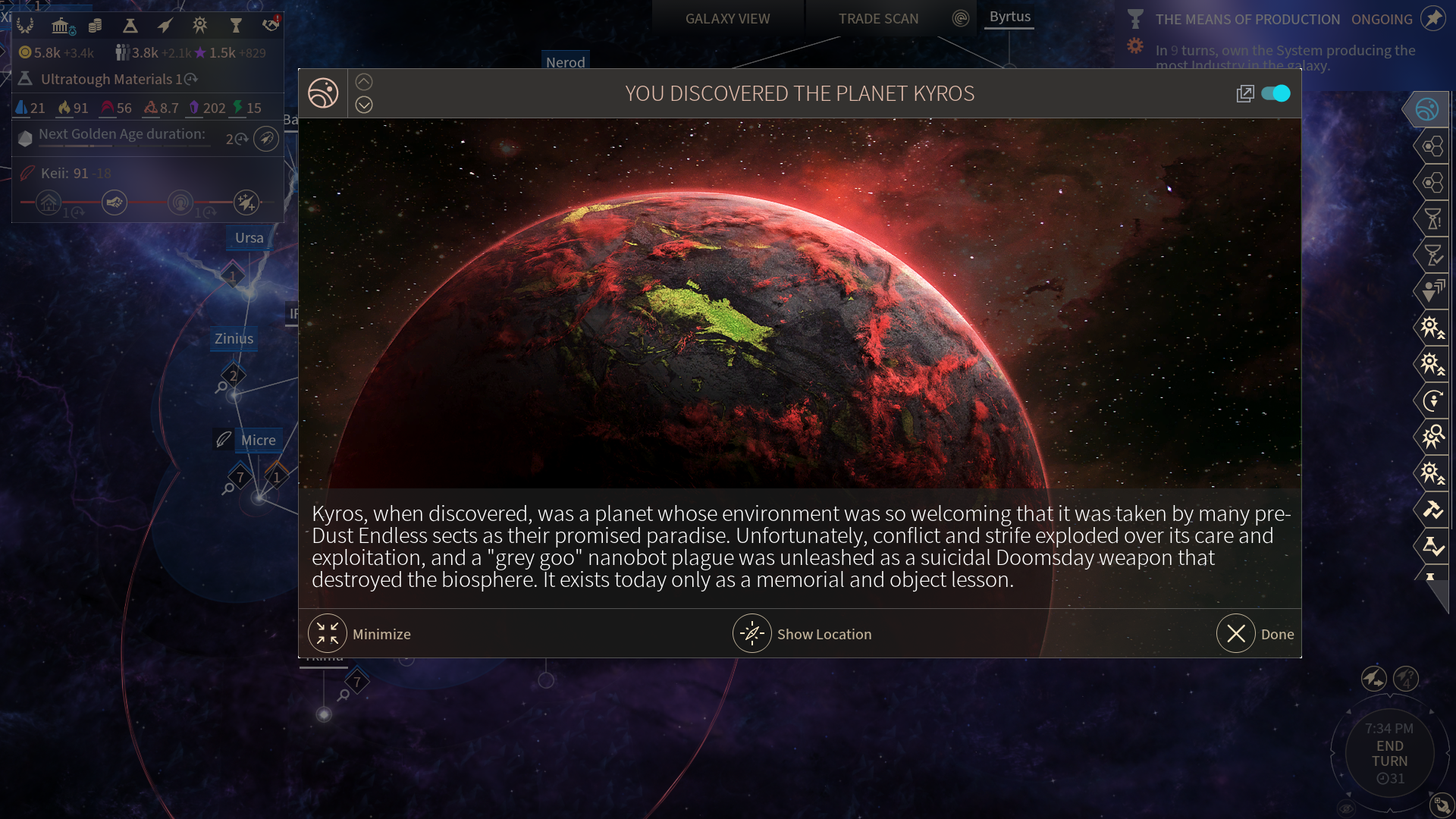
Task: Open the Research flask screen
Action: click(x=130, y=26)
